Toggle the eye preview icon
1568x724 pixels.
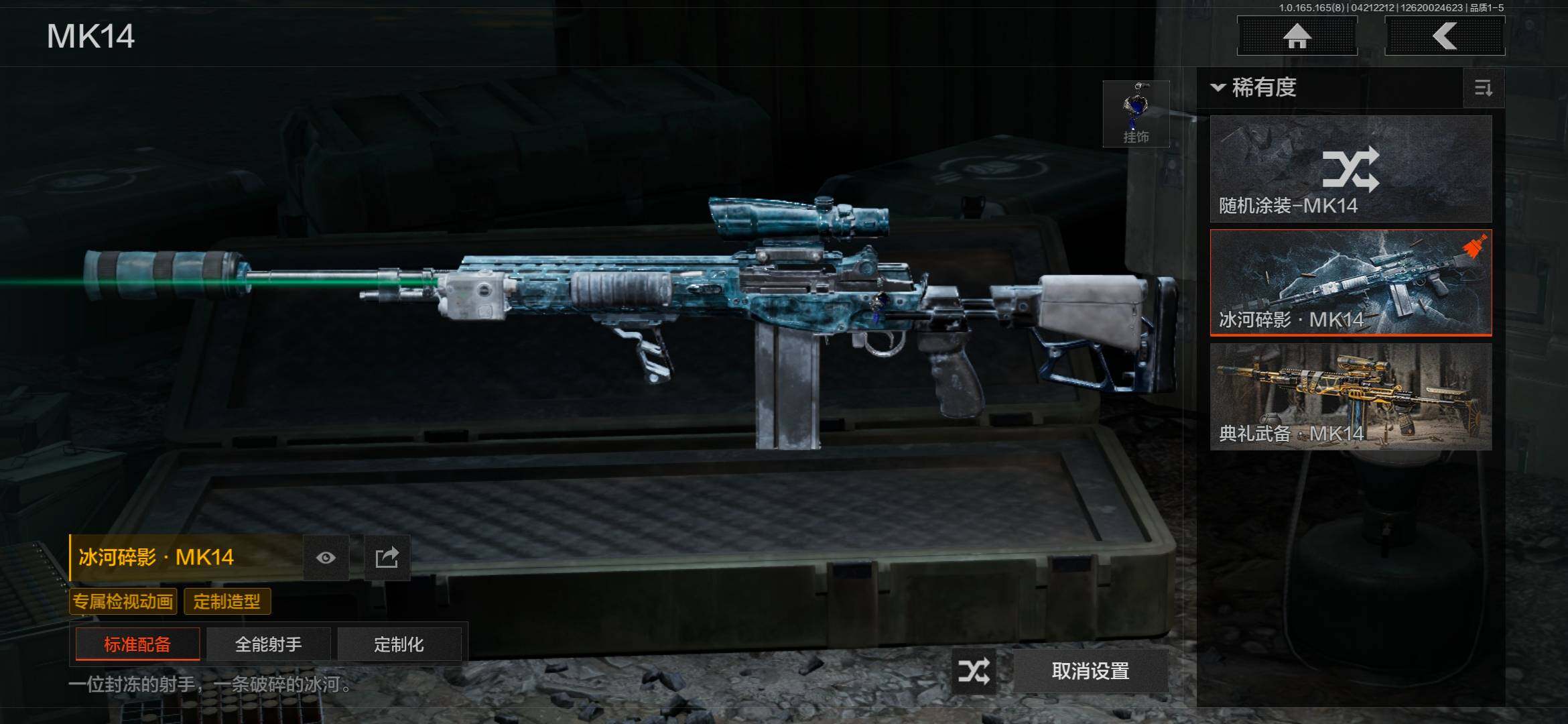pos(326,558)
